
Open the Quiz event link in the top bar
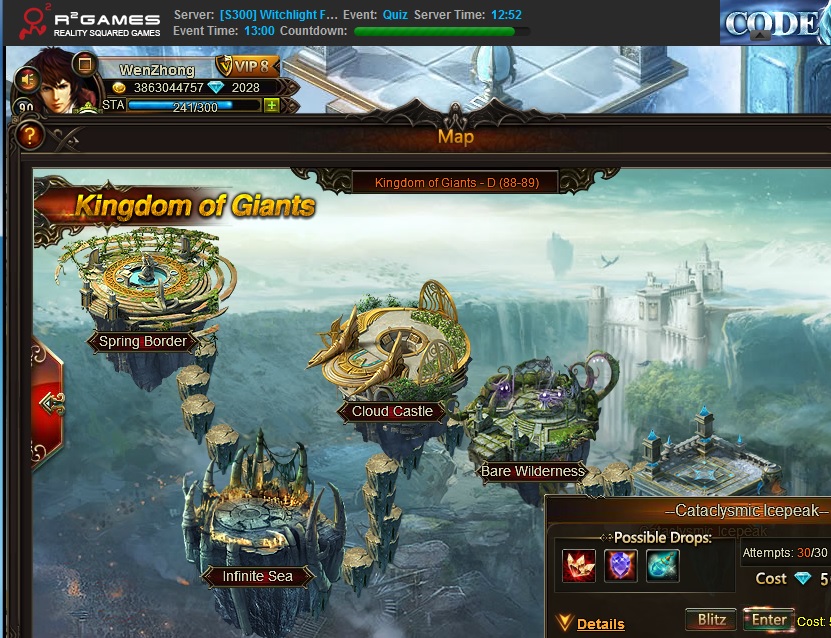pos(395,16)
